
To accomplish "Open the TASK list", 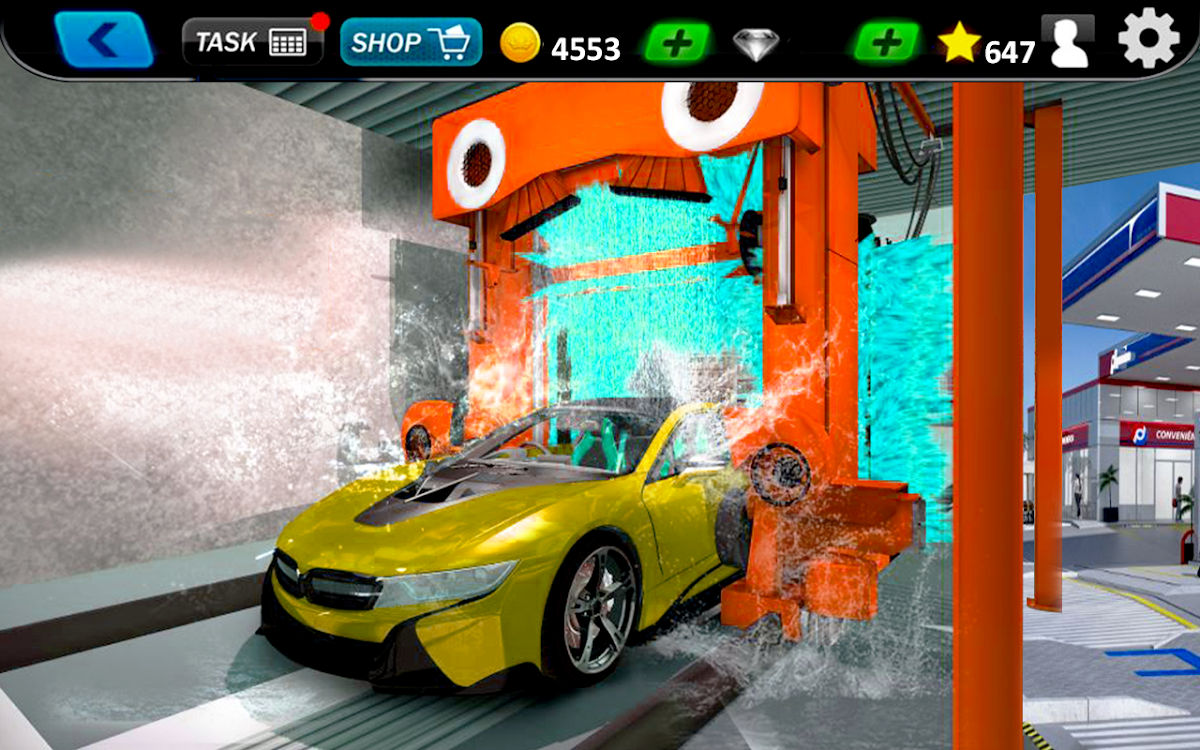I will [x=252, y=42].
